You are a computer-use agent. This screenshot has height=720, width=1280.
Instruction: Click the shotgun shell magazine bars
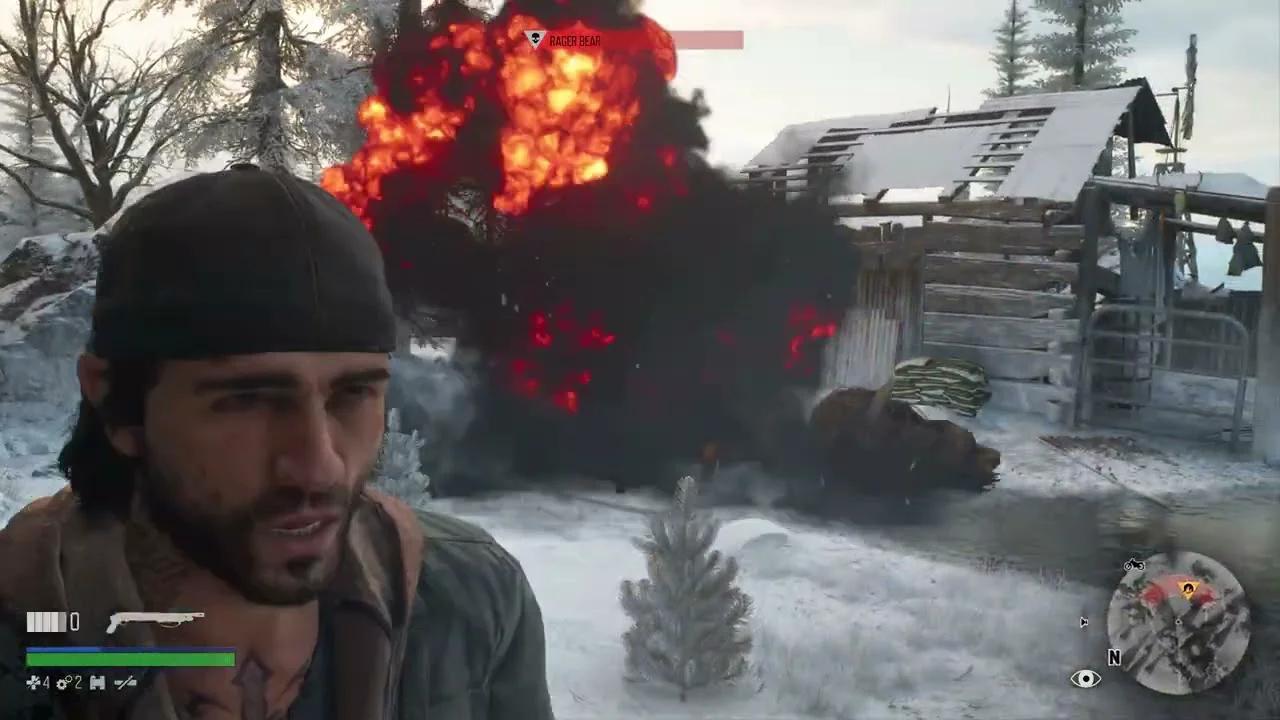pyautogui.click(x=45, y=621)
